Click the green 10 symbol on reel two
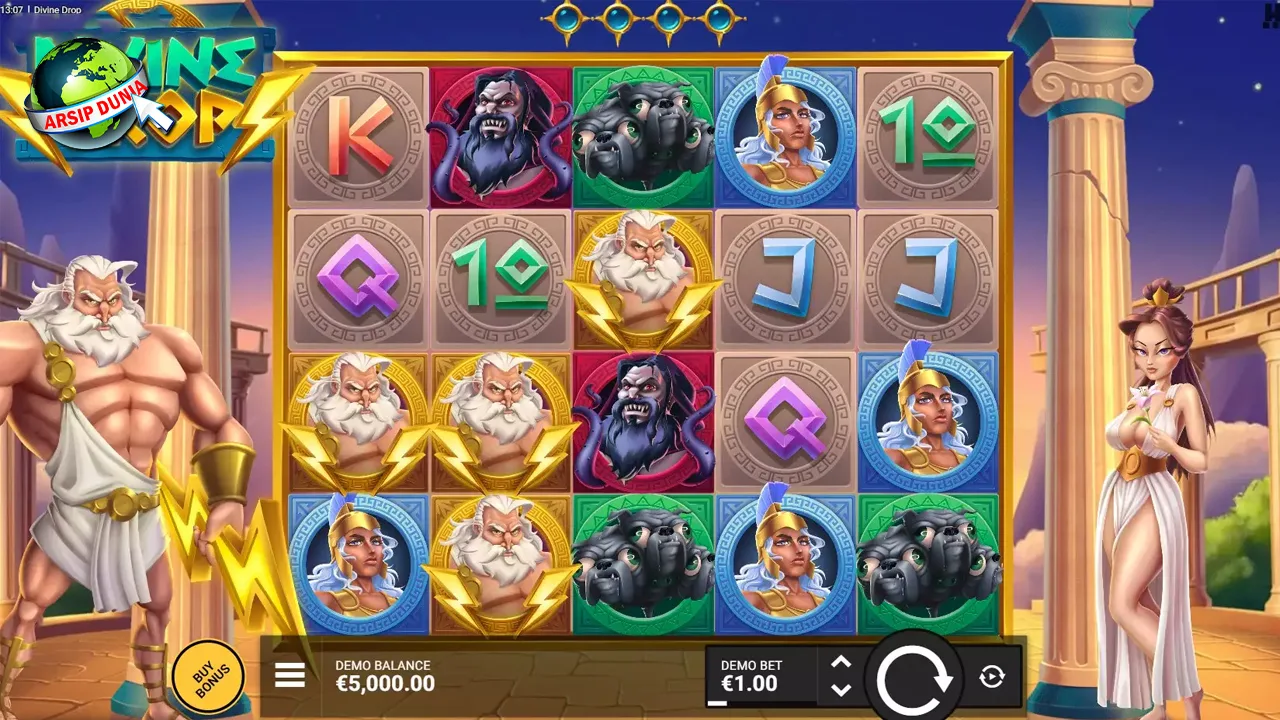The image size is (1280, 720). click(501, 275)
